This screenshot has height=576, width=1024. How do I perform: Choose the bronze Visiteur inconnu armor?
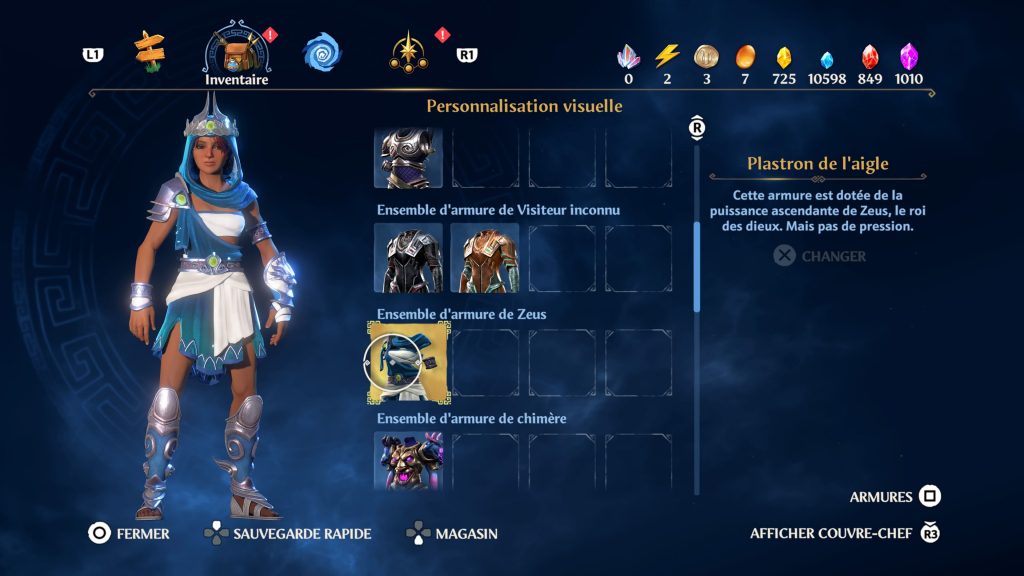(484, 258)
